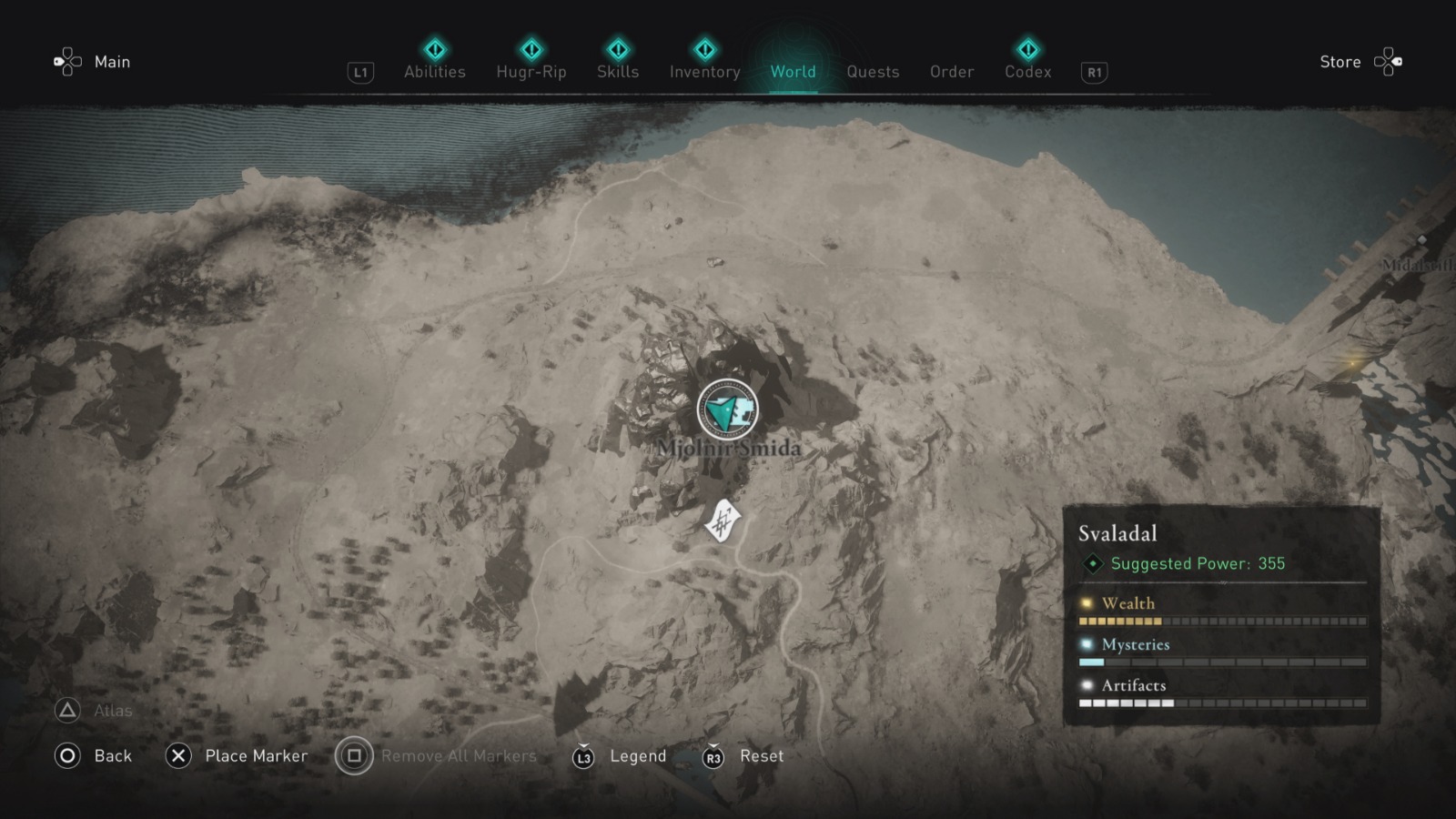Click the blue Mysteries dot icon

[x=1085, y=644]
